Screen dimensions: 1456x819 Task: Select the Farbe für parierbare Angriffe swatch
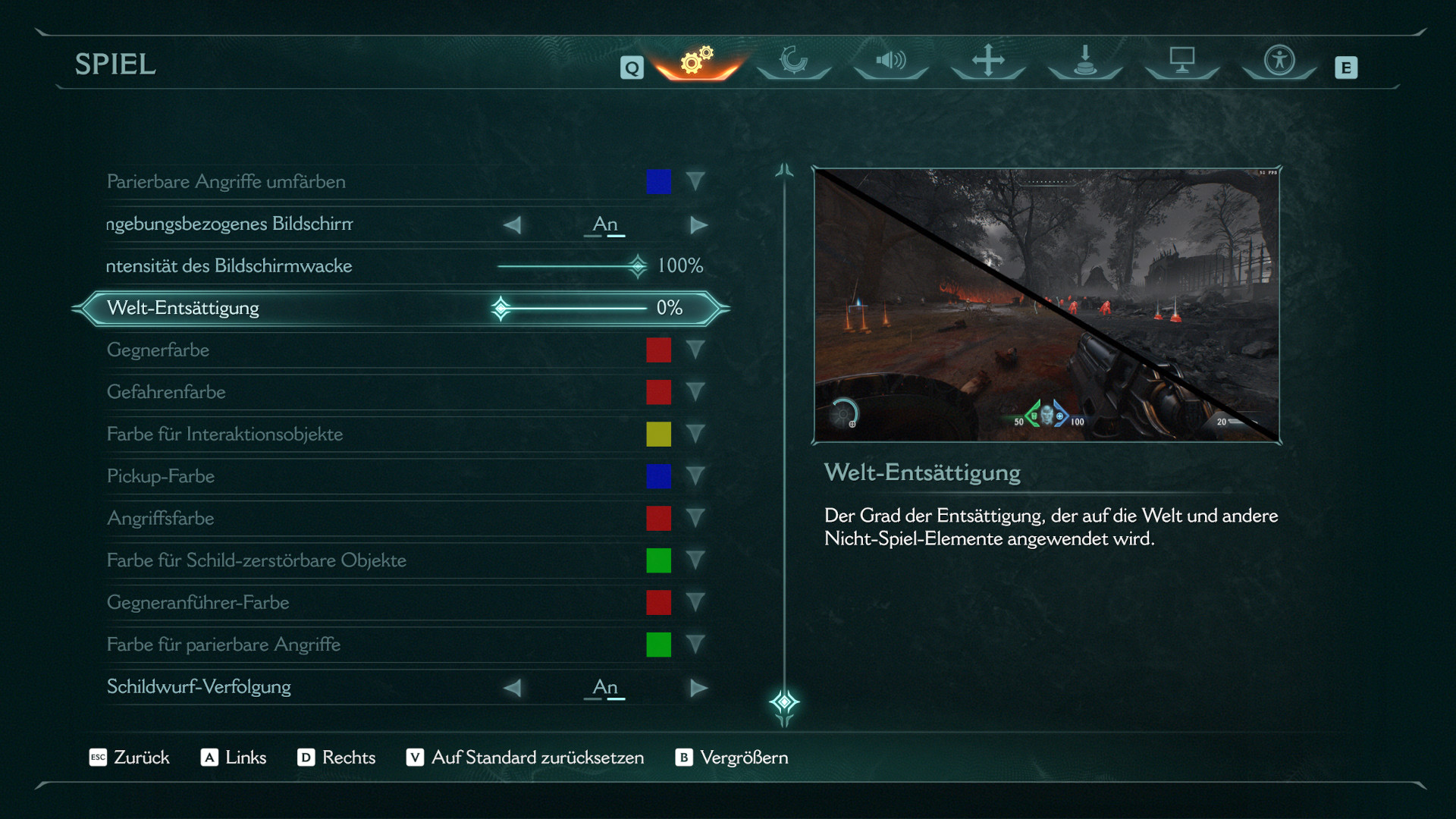(x=658, y=645)
